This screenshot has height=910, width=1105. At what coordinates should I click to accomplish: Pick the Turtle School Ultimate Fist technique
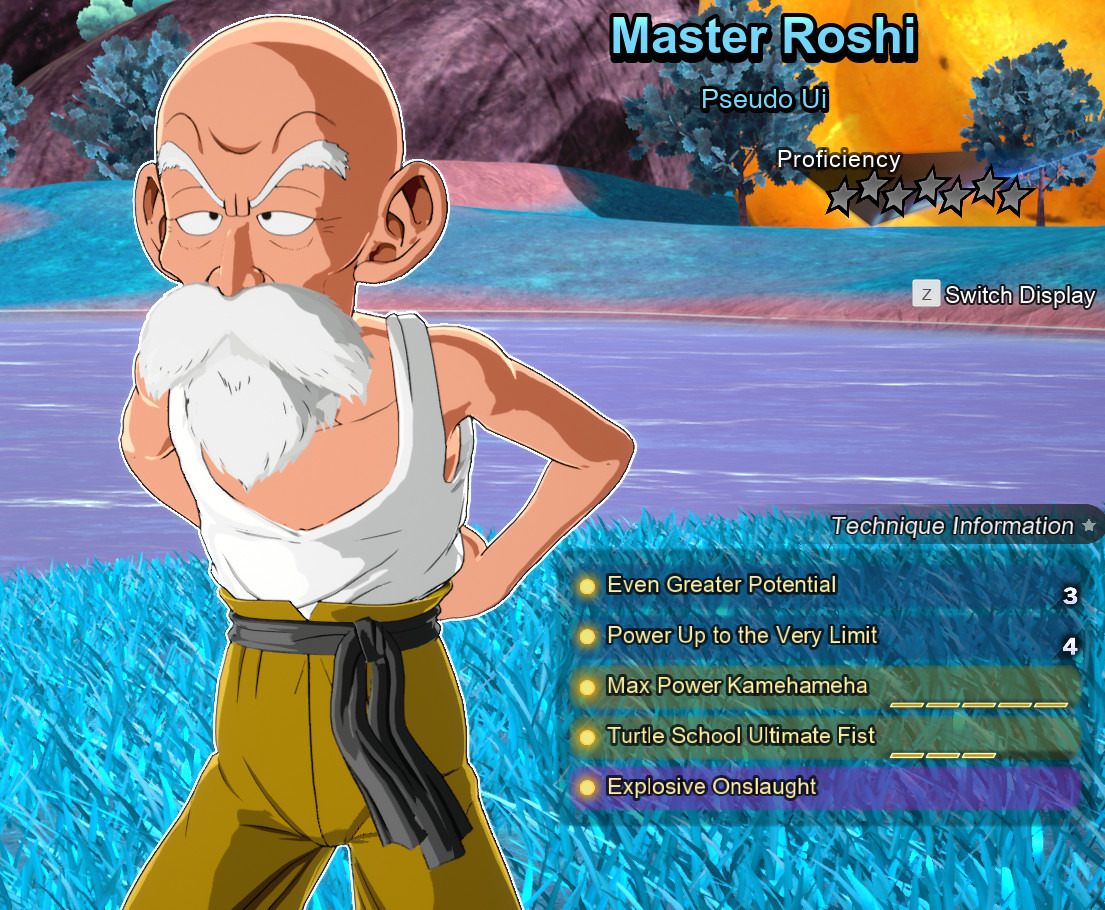click(740, 736)
